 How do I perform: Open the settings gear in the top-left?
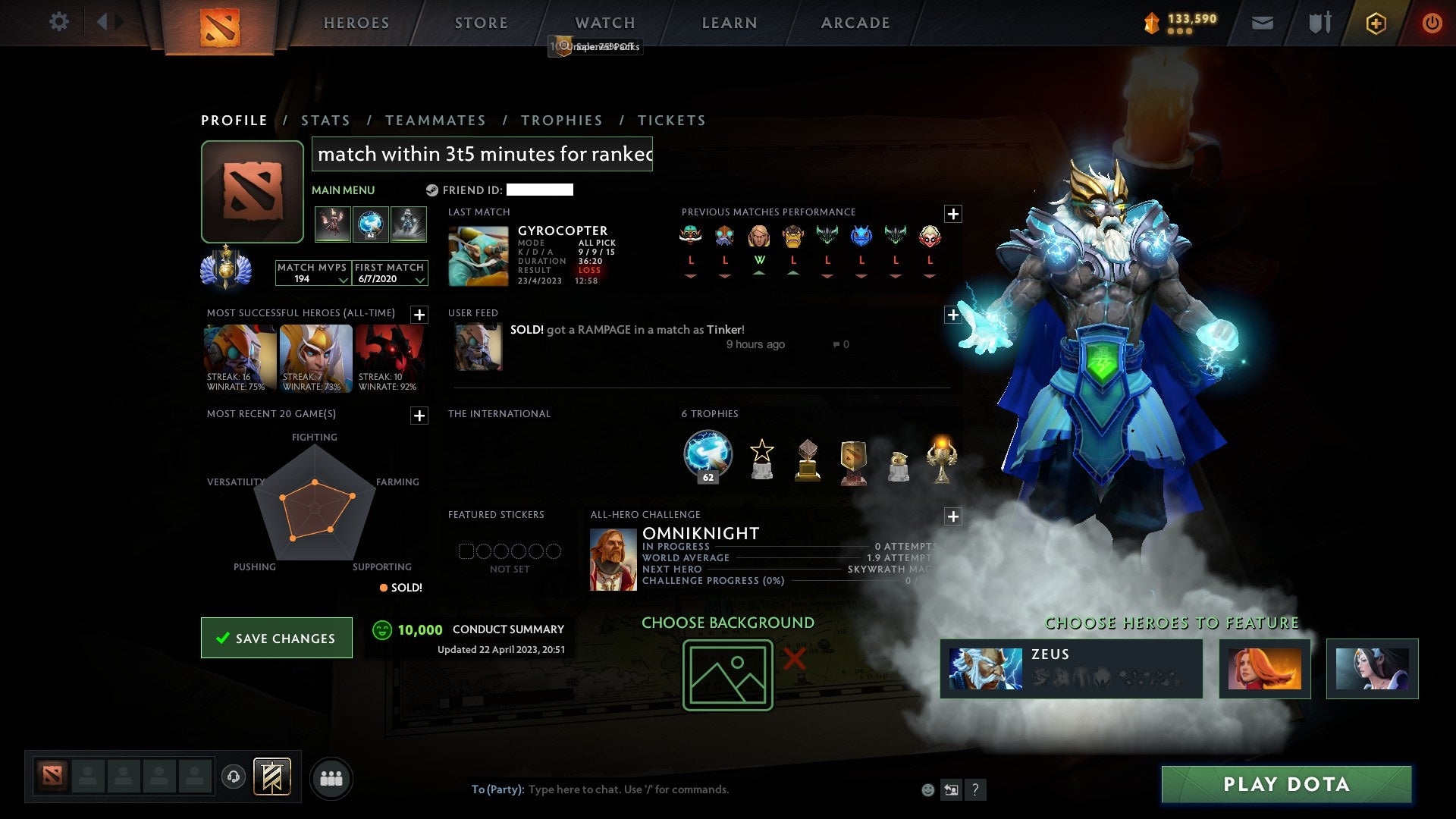pos(58,22)
